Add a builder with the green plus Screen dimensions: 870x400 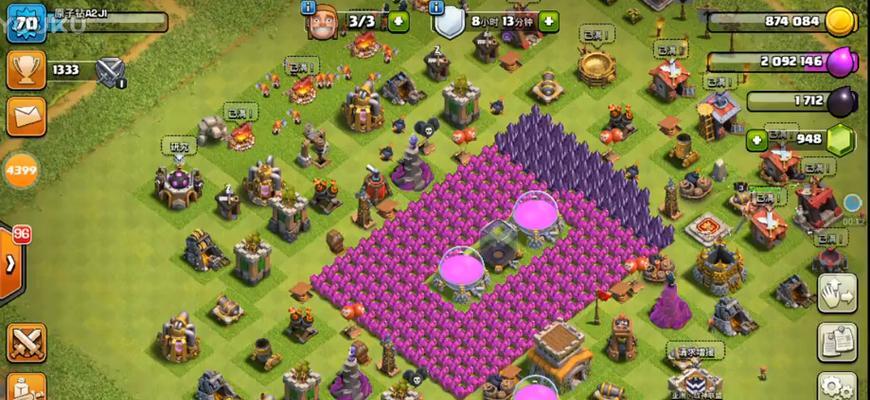tap(398, 21)
